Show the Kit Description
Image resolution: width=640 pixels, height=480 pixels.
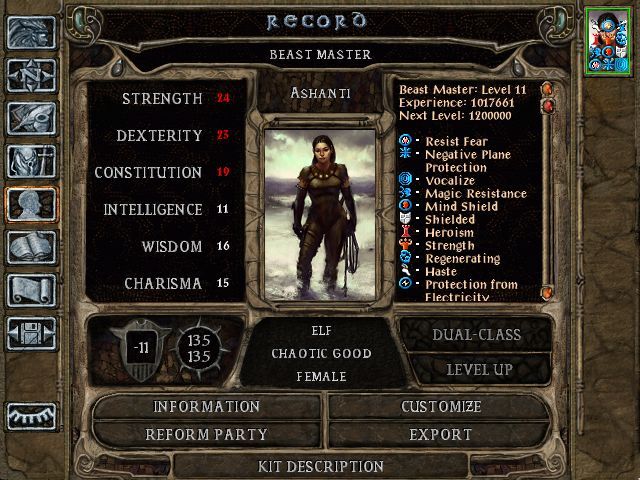coord(321,466)
